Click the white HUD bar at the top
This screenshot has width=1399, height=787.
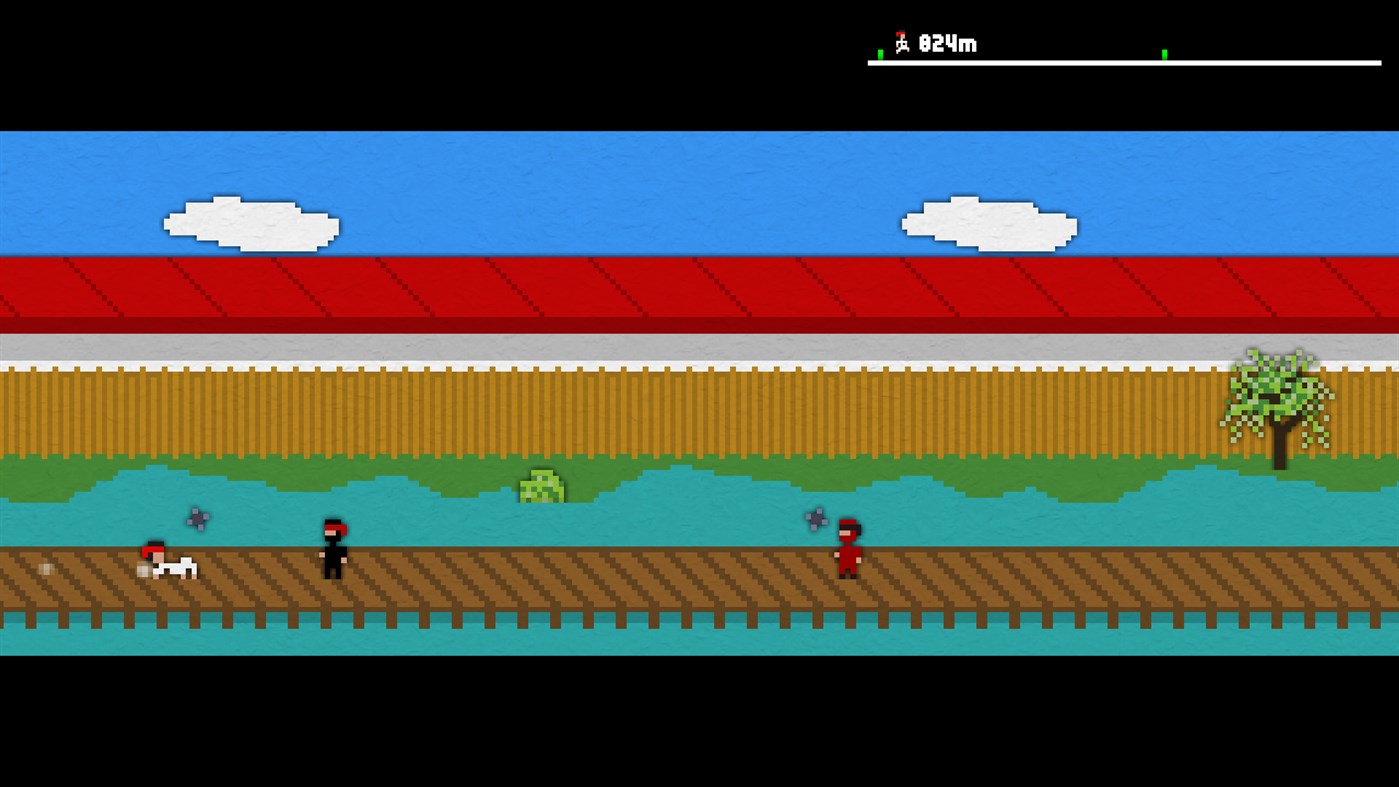point(1125,62)
